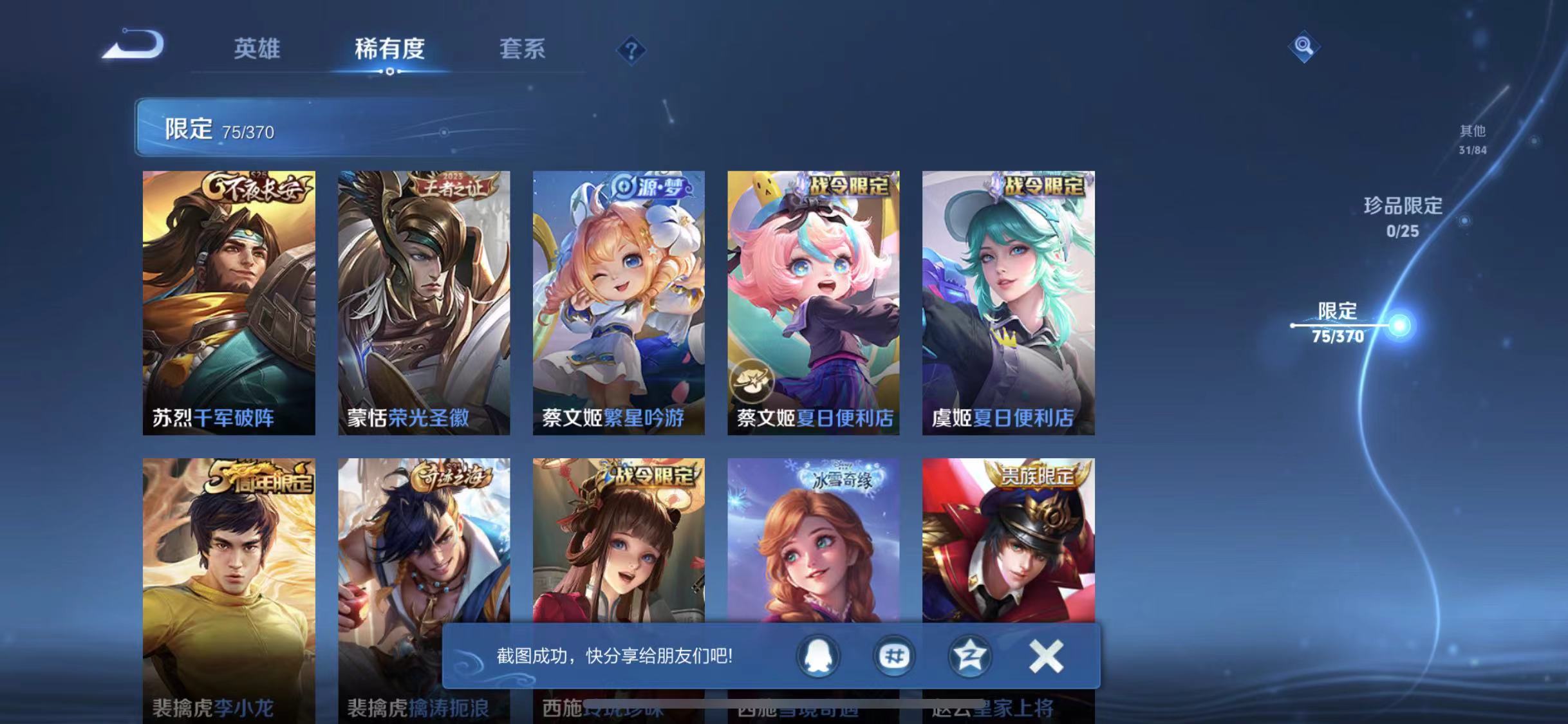Image resolution: width=1568 pixels, height=724 pixels.
Task: Switch to the 英雄 tab
Action: pos(257,50)
